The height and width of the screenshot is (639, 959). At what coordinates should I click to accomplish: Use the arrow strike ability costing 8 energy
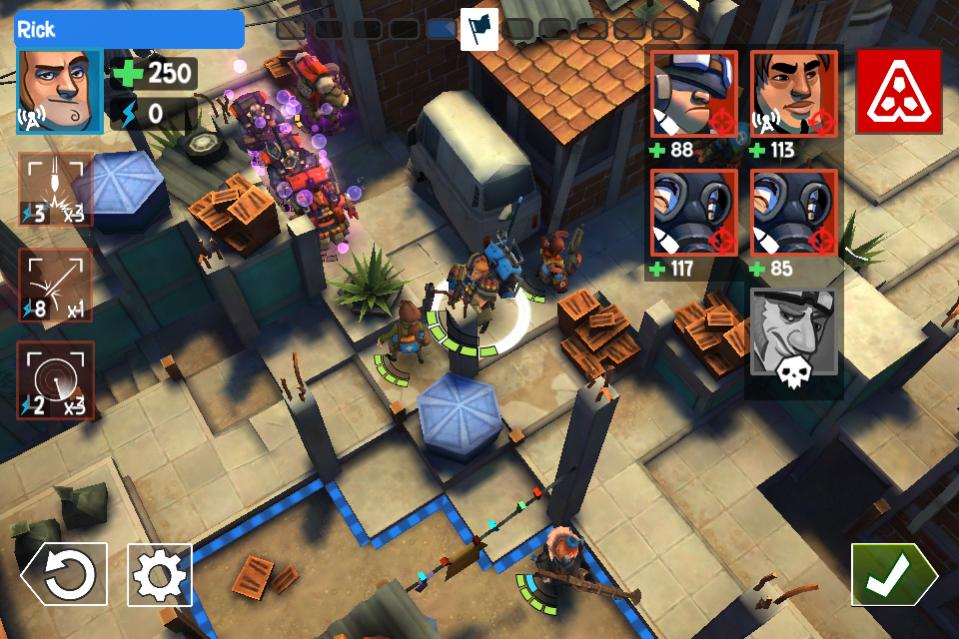coord(56,285)
